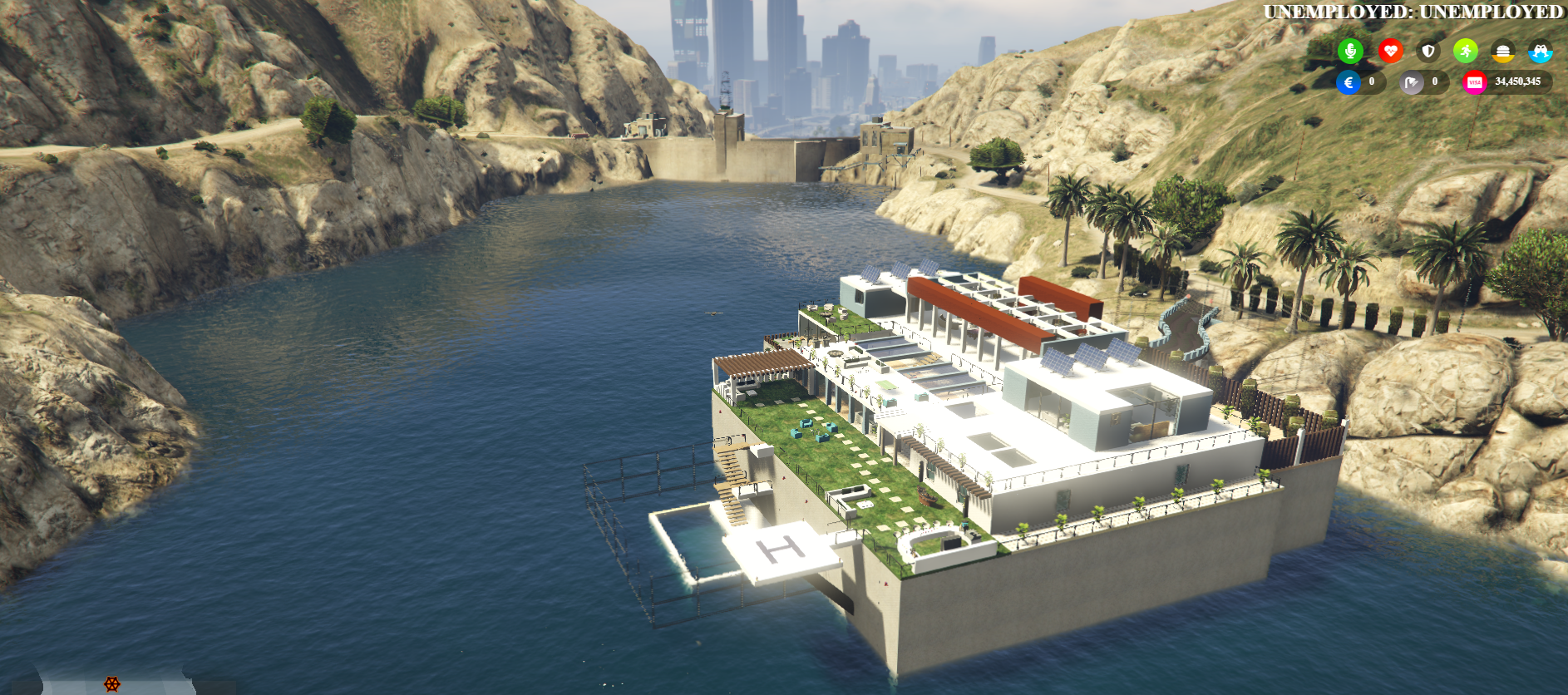Click the burger hunger icon
The width and height of the screenshot is (1568, 695).
pyautogui.click(x=1502, y=52)
